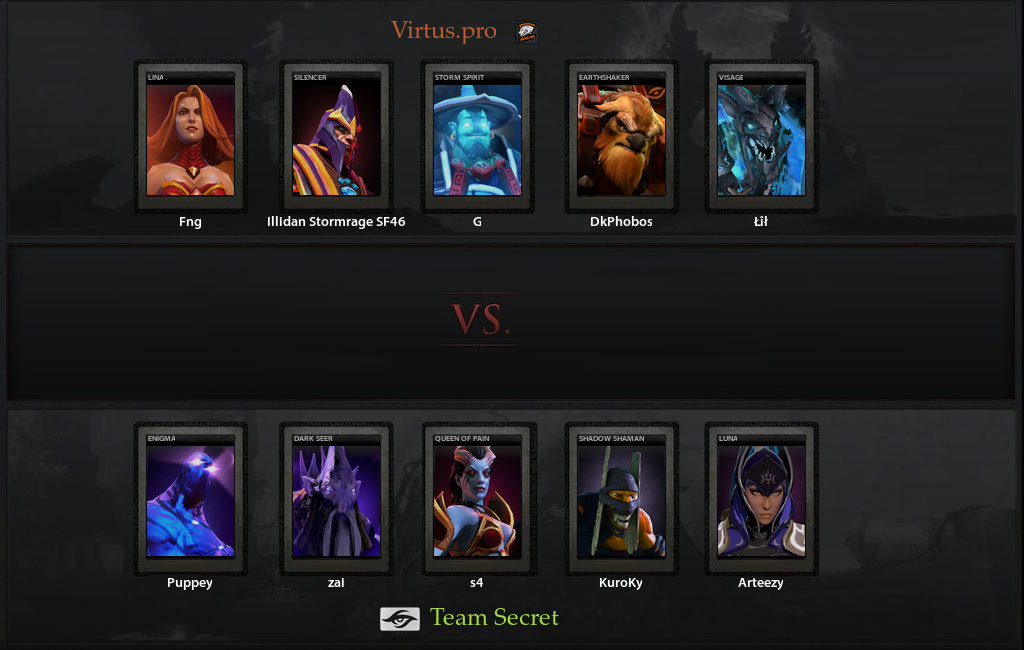The image size is (1024, 650).
Task: Choose the Silencer hero portrait
Action: (336, 138)
